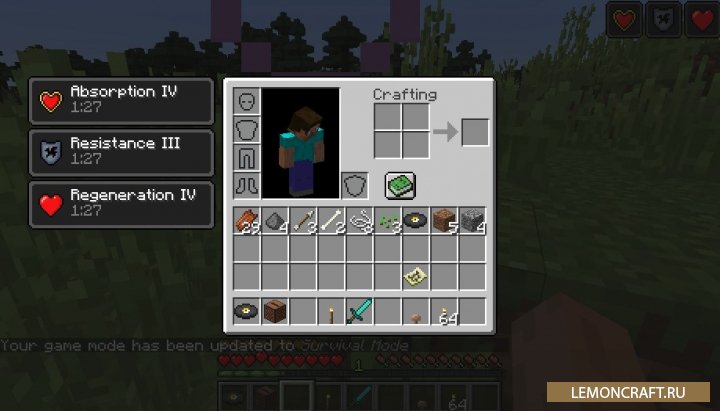This screenshot has height=411, width=720.
Task: Grab the gray stone block stack
Action: click(472, 221)
